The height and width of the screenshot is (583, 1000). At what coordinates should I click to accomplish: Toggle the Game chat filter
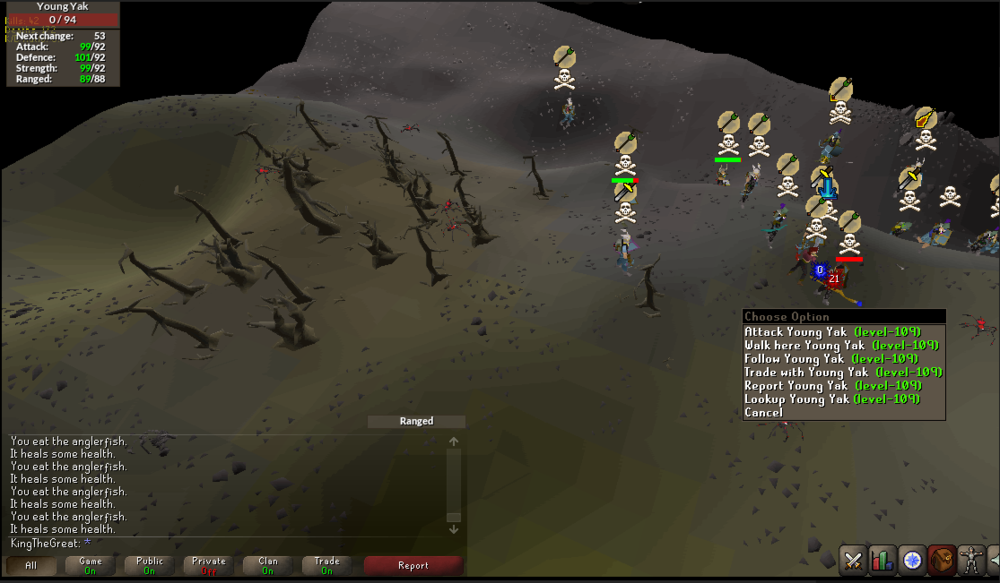(x=90, y=566)
